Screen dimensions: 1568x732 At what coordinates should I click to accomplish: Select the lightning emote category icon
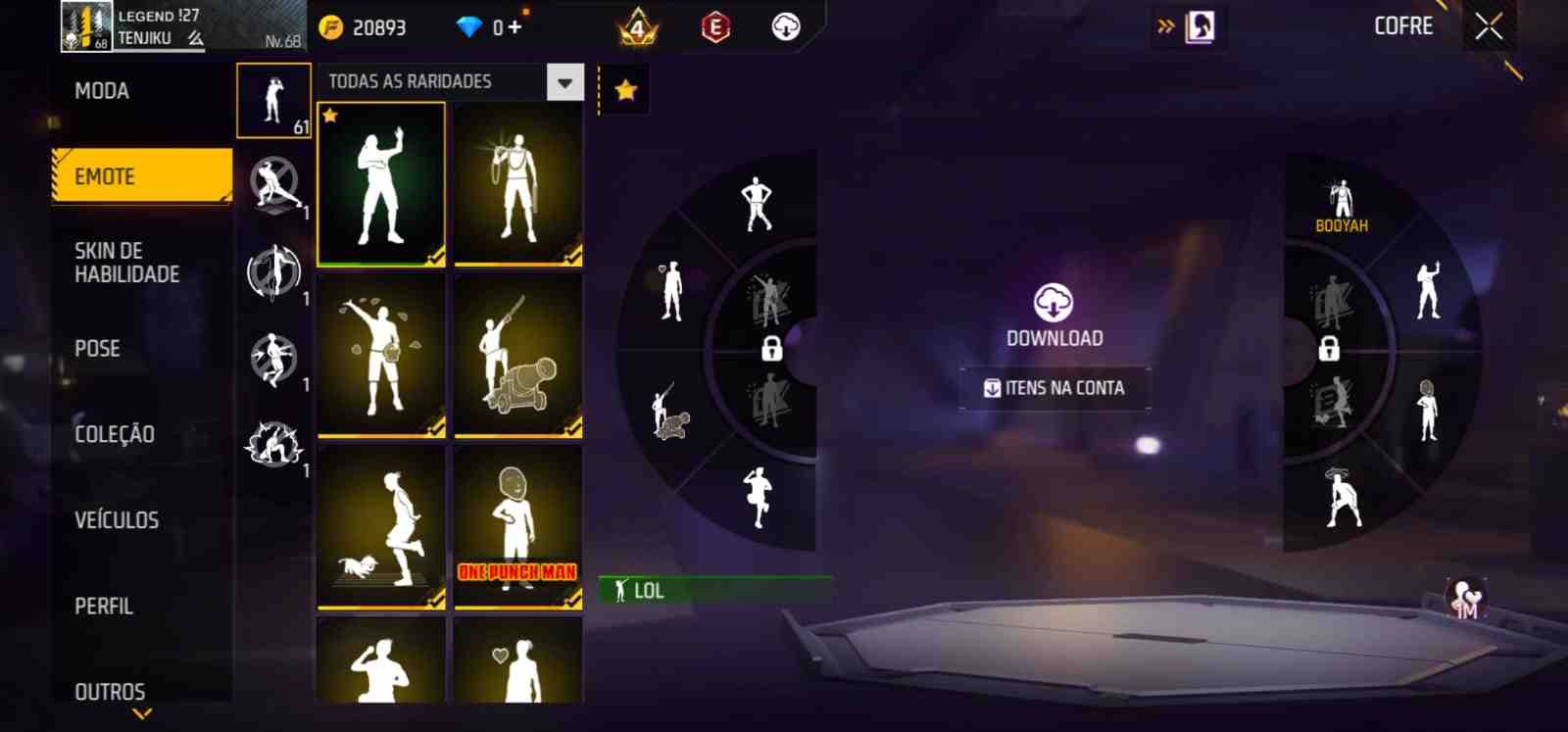(273, 444)
